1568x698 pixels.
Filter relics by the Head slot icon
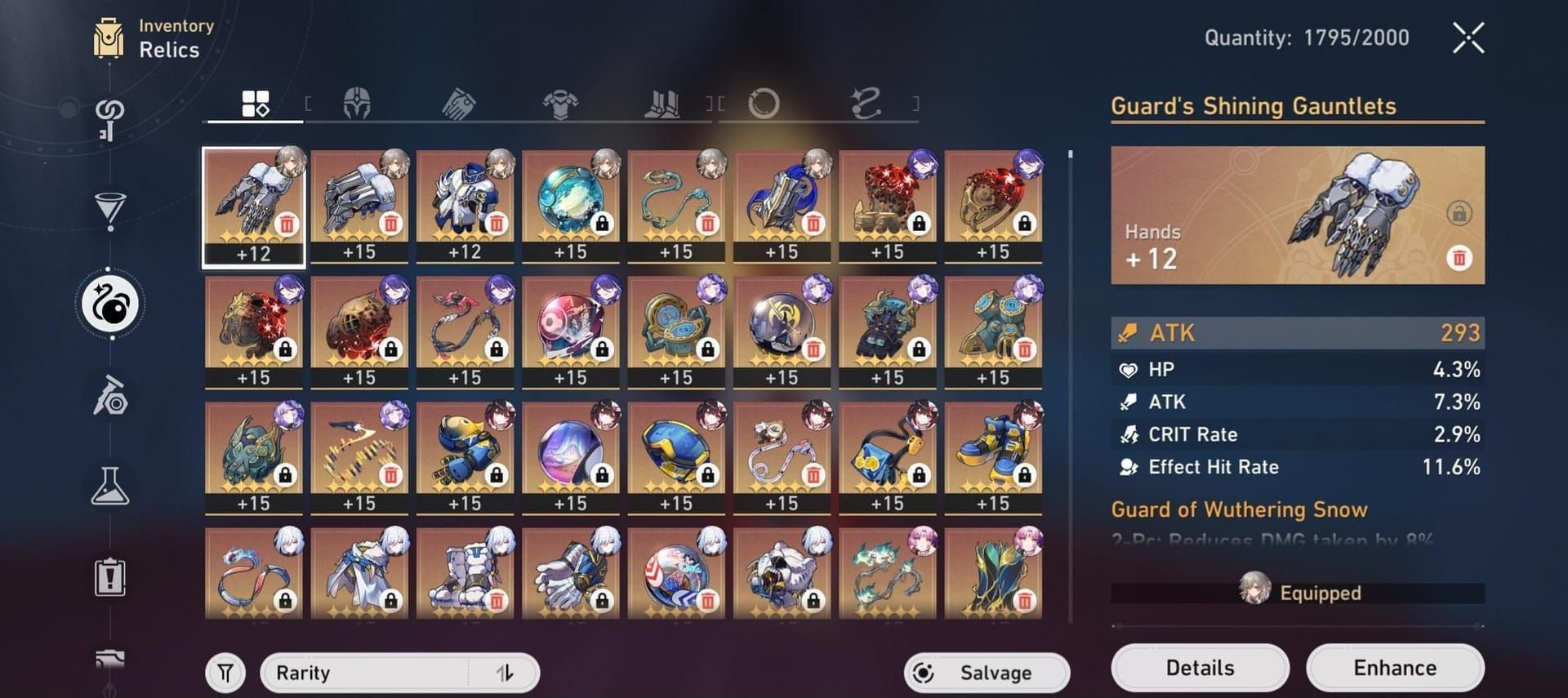tap(357, 104)
